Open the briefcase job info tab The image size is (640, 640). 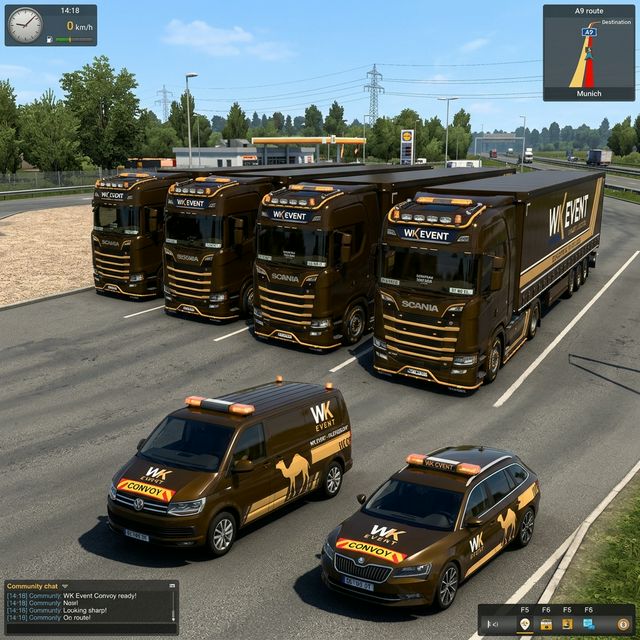point(546,624)
